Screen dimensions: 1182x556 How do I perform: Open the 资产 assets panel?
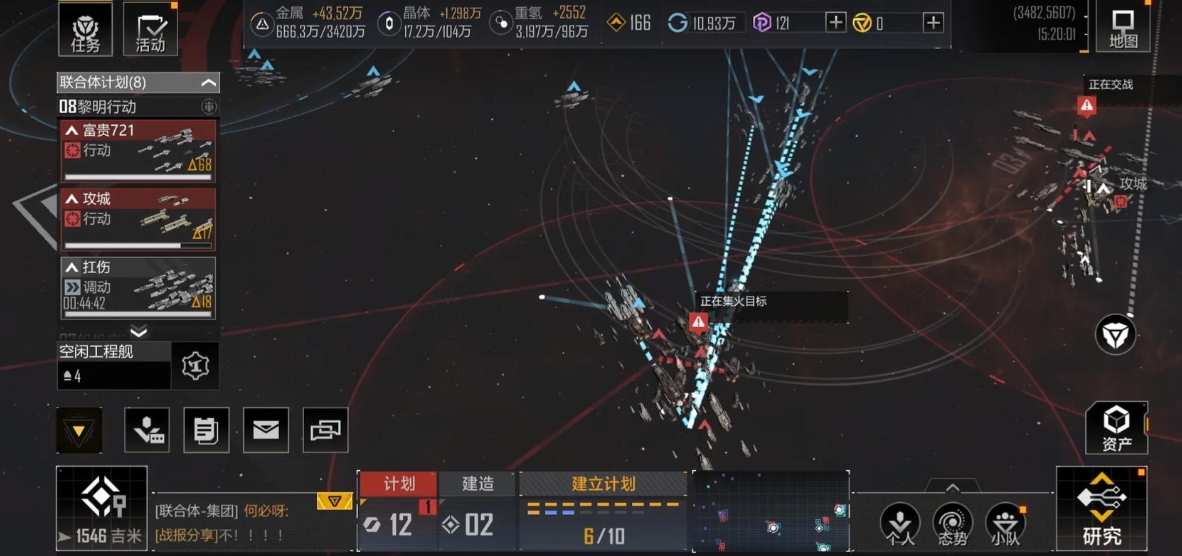tap(1117, 428)
